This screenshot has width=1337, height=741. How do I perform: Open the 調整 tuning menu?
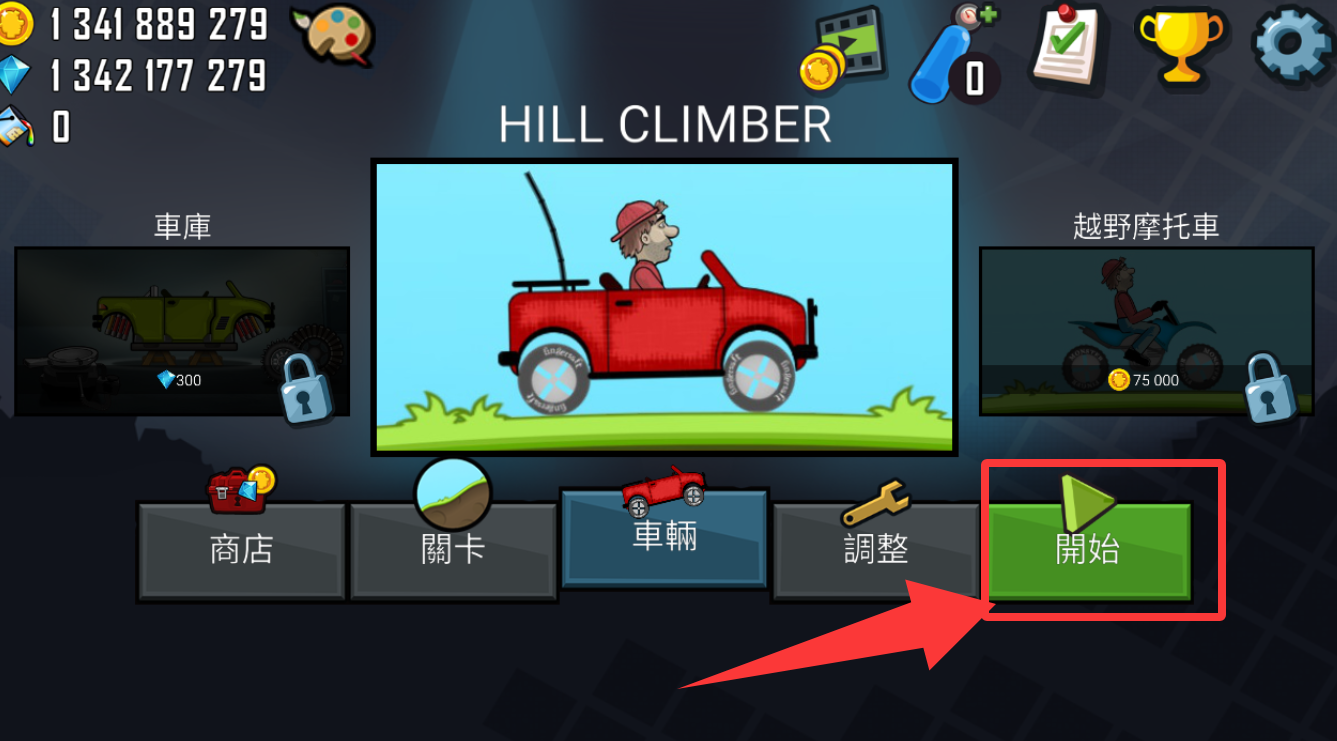pos(876,550)
